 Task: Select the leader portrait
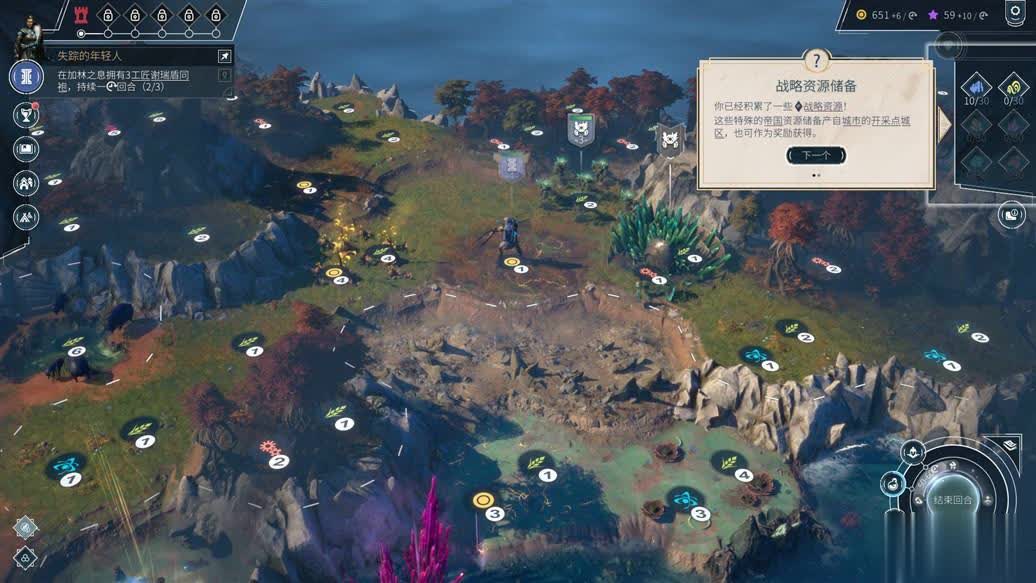27,38
